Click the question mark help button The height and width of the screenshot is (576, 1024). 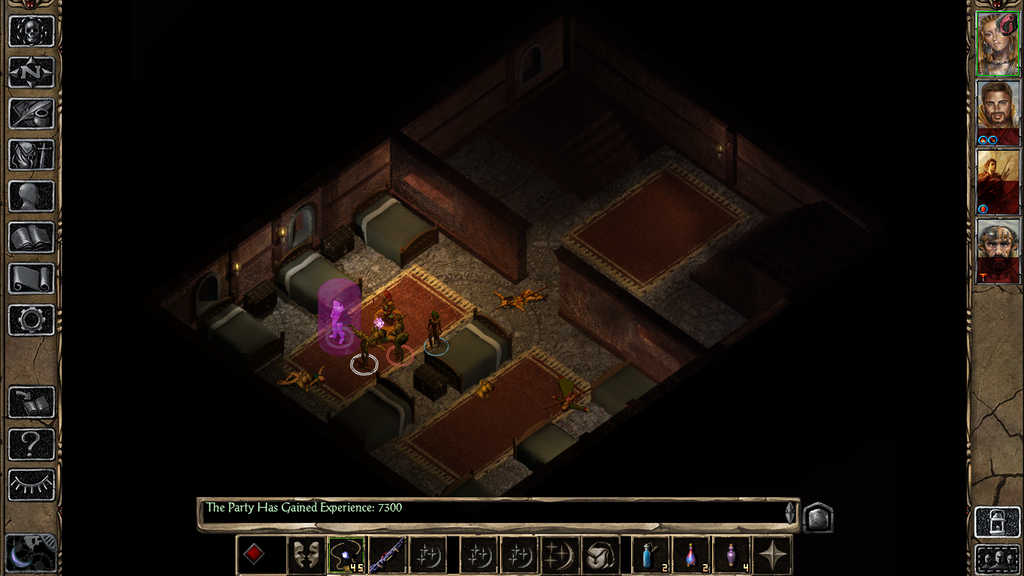tap(31, 443)
